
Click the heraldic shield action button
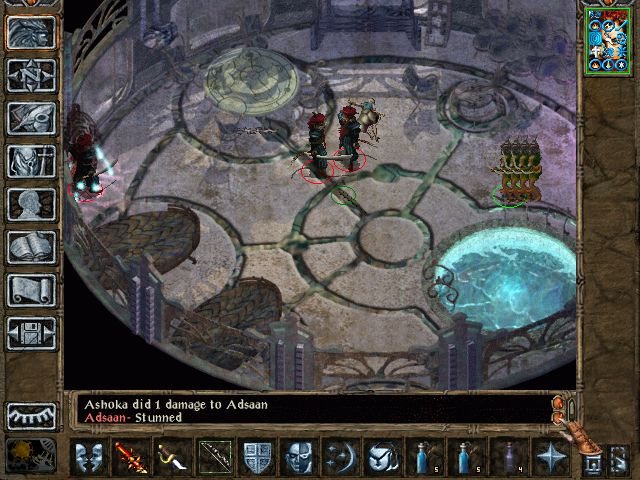coord(256,458)
